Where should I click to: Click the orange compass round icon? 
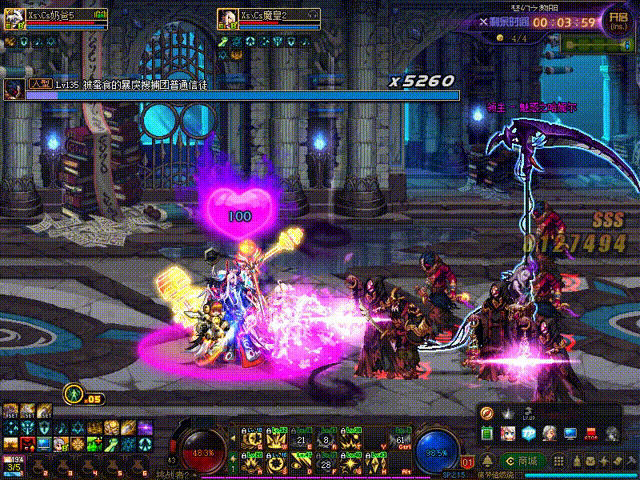click(x=487, y=413)
